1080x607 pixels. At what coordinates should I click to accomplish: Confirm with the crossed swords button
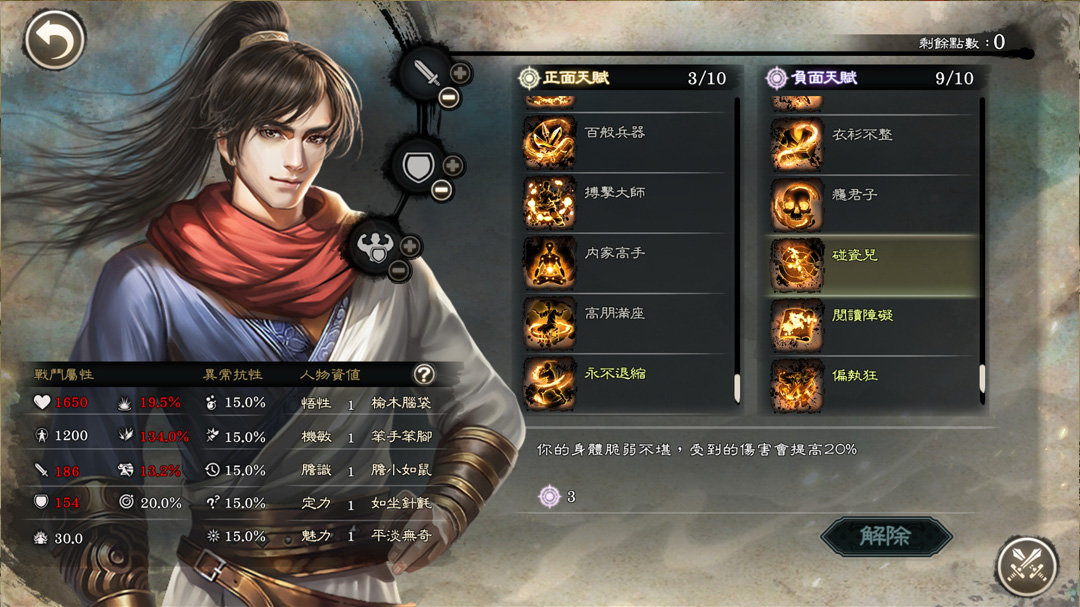coord(1027,565)
